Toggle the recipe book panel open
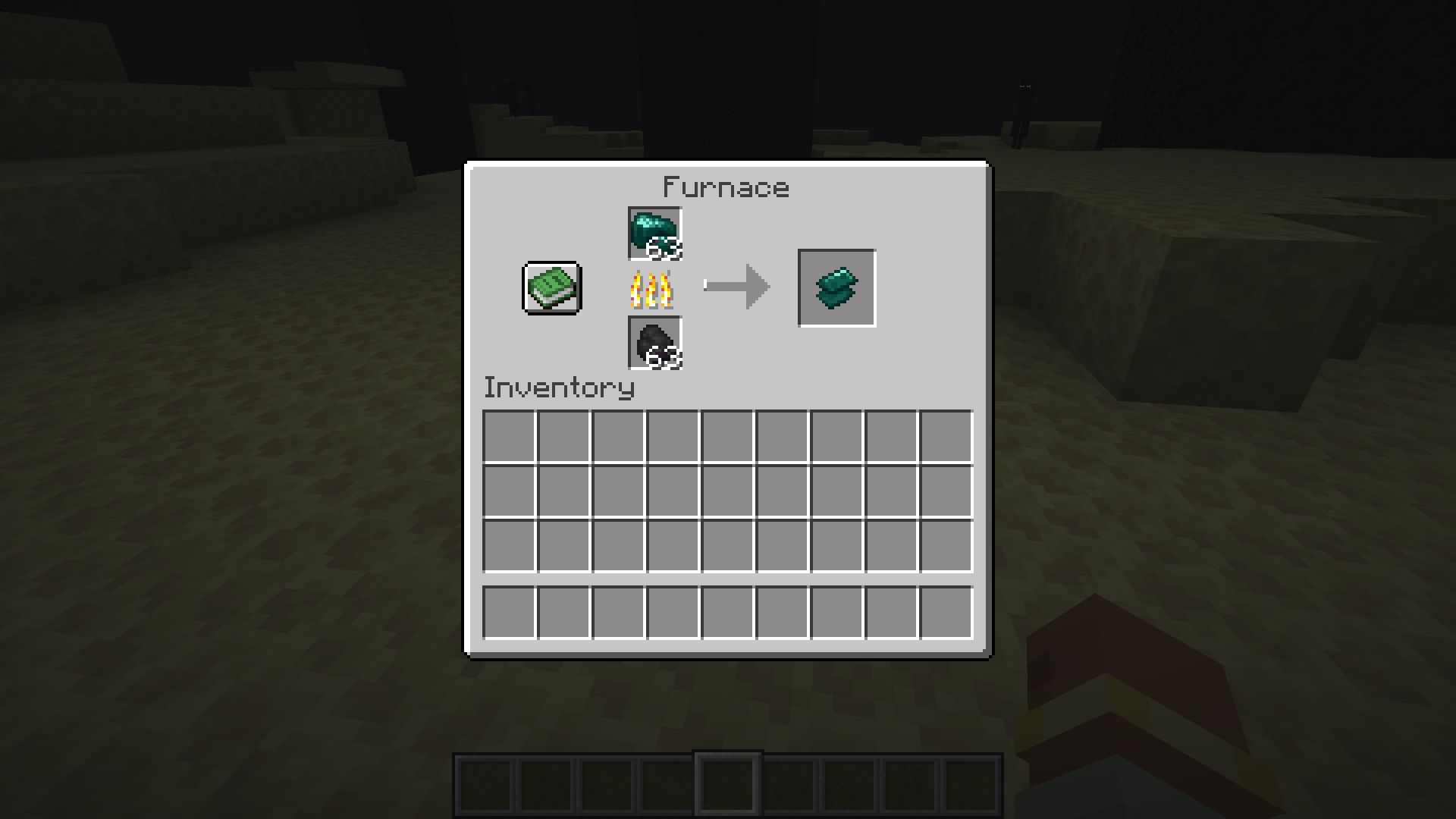Screen dimensions: 1456x819 tap(550, 289)
